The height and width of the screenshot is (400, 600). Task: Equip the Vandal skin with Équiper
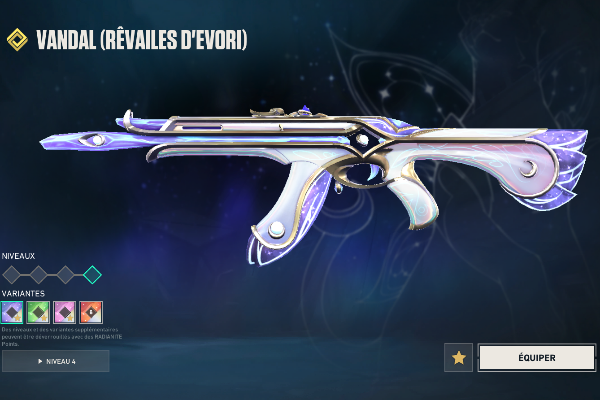click(536, 357)
